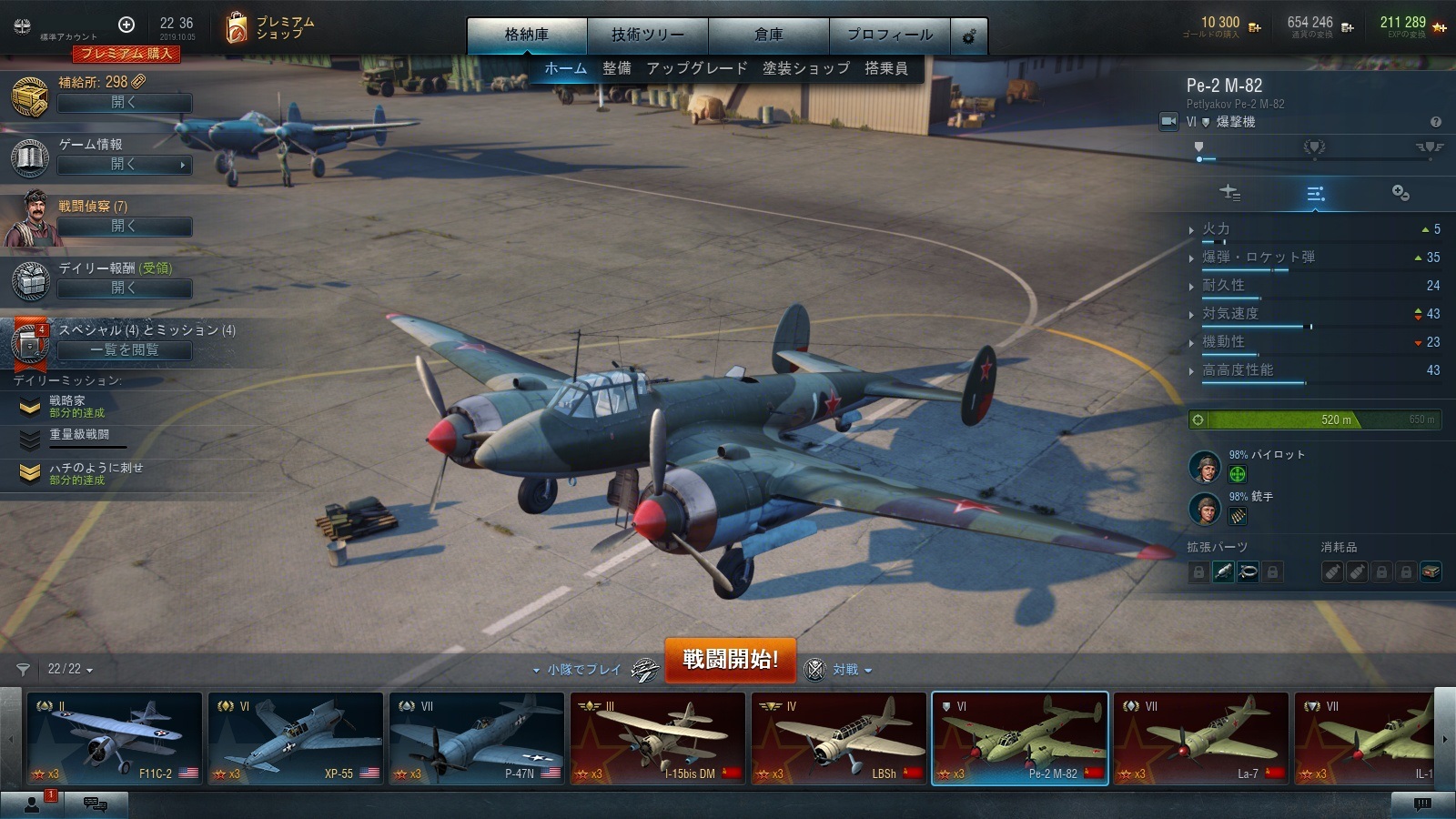Open the プレミアムショップ
Image resolution: width=1456 pixels, height=819 pixels.
(x=270, y=28)
